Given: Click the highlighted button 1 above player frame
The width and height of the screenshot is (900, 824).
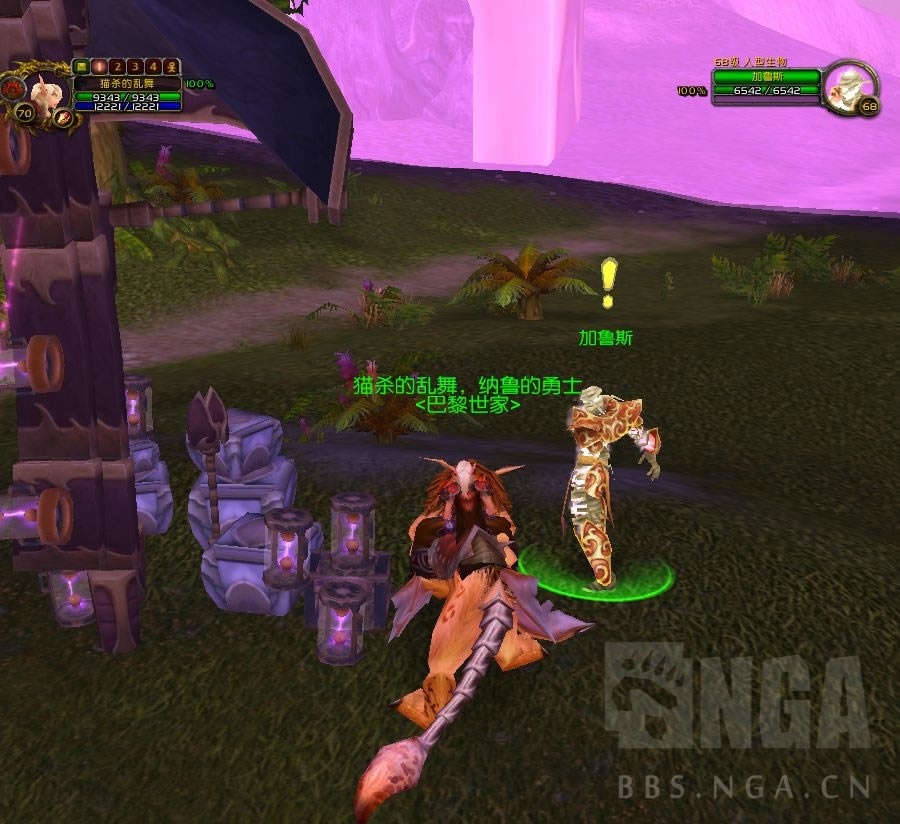Looking at the screenshot, I should click(x=99, y=67).
